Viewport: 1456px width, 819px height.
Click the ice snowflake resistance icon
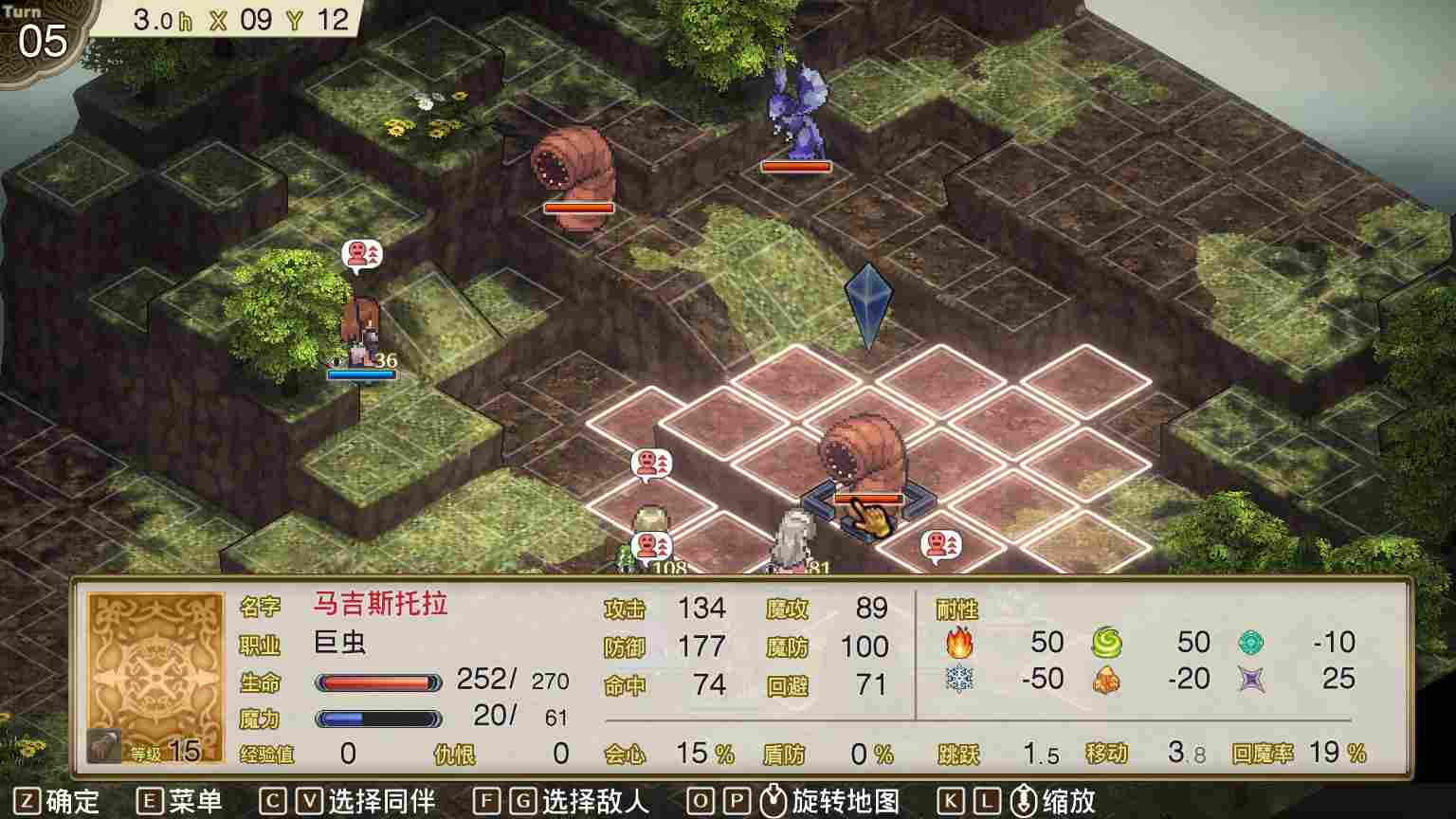click(x=960, y=680)
